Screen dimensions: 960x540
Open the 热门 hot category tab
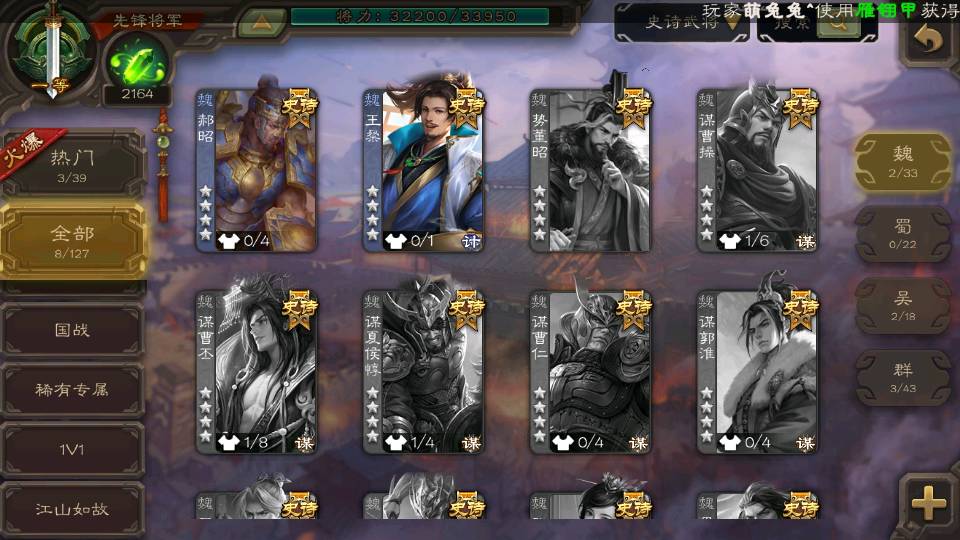(x=72, y=164)
